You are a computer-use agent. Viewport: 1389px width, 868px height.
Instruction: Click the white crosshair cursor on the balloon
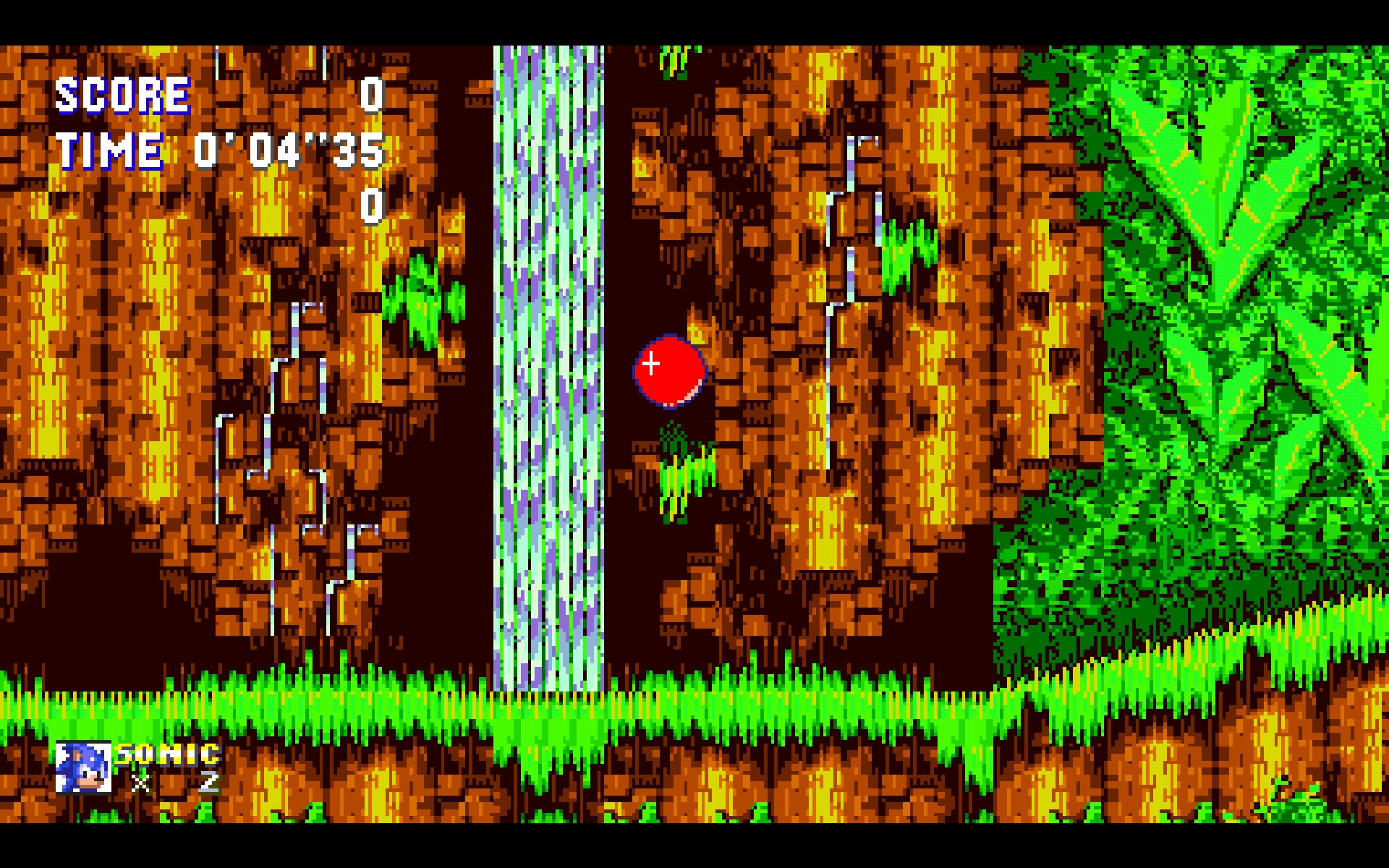coord(650,364)
